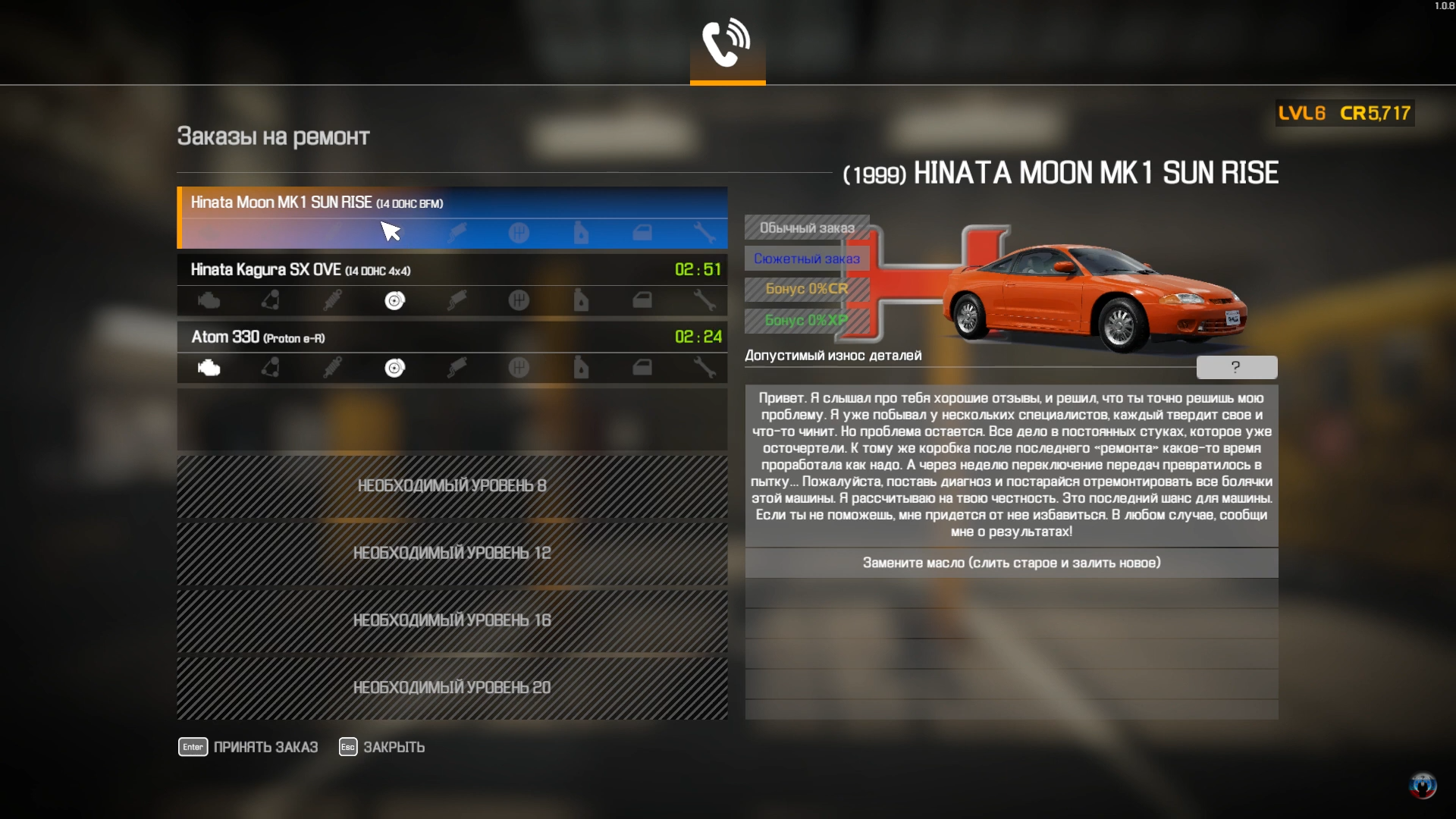Click the locked slot requiring level 8
1456x819 pixels.
[x=452, y=486]
